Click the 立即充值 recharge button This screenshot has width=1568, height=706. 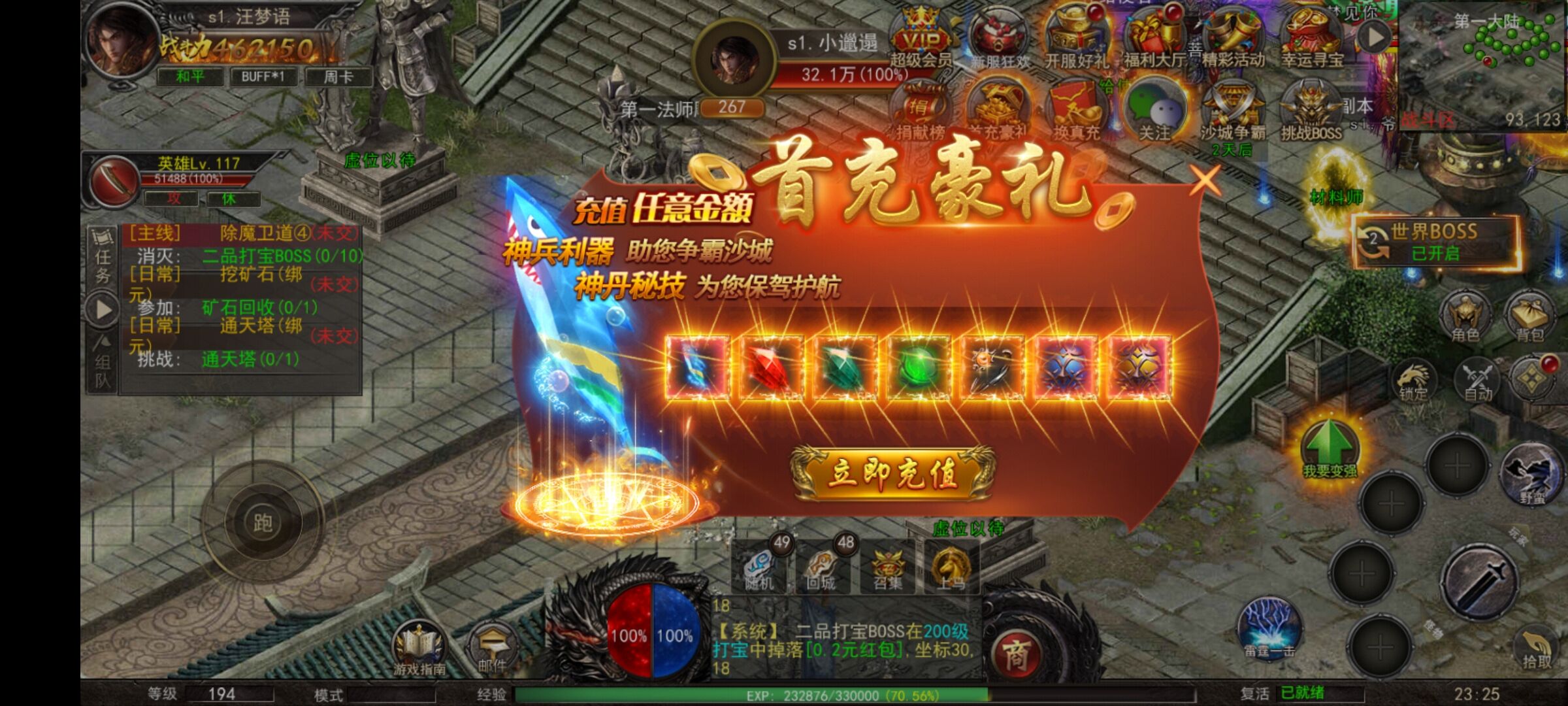892,473
